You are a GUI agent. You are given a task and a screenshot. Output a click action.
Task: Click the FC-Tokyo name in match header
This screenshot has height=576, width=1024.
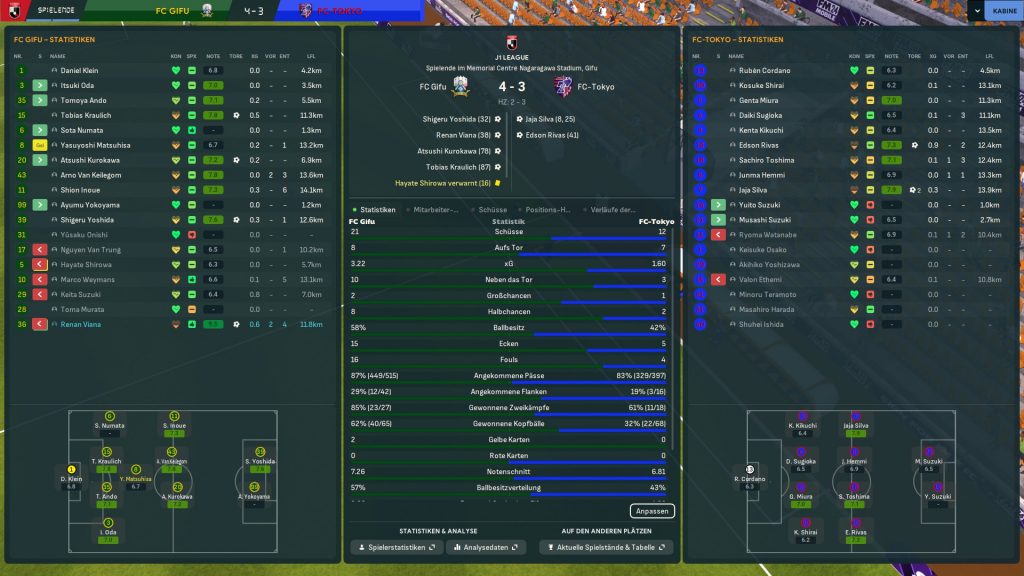(596, 87)
